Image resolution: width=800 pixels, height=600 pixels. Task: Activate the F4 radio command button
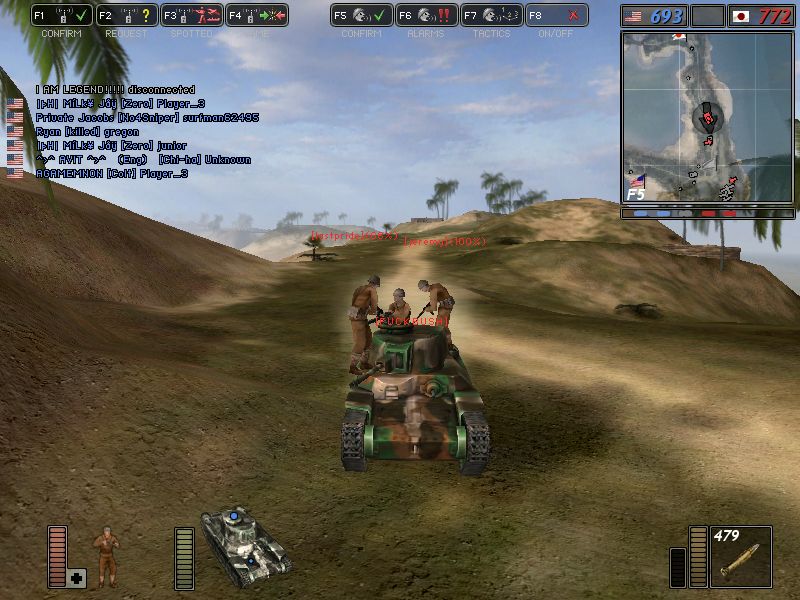click(x=256, y=15)
